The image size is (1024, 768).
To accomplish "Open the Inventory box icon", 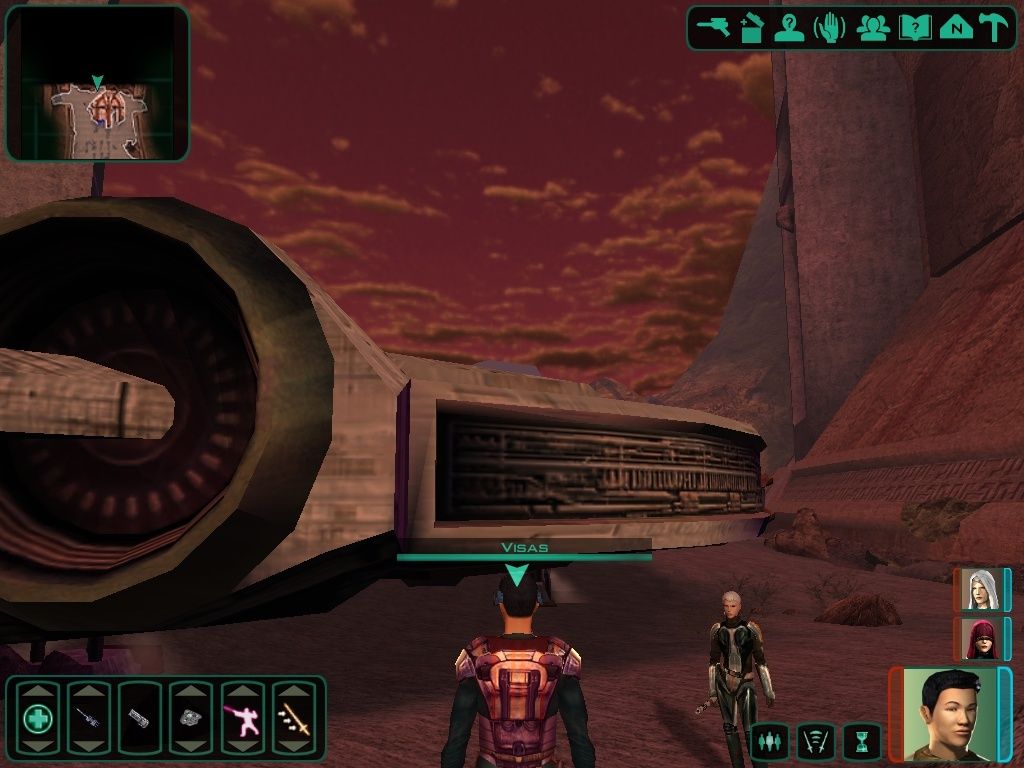I will pos(752,27).
